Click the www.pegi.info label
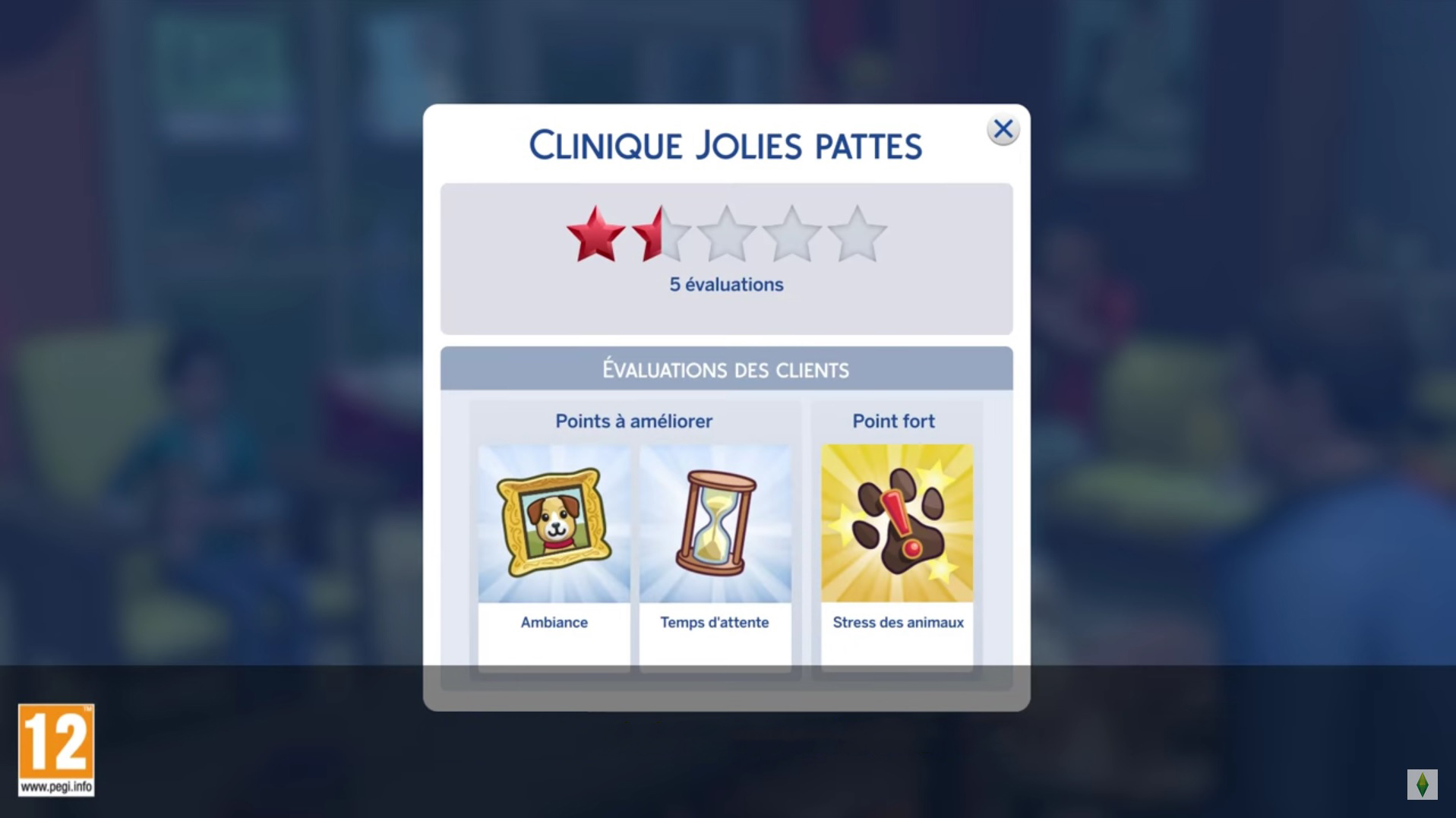This screenshot has height=818, width=1456. coord(55,787)
